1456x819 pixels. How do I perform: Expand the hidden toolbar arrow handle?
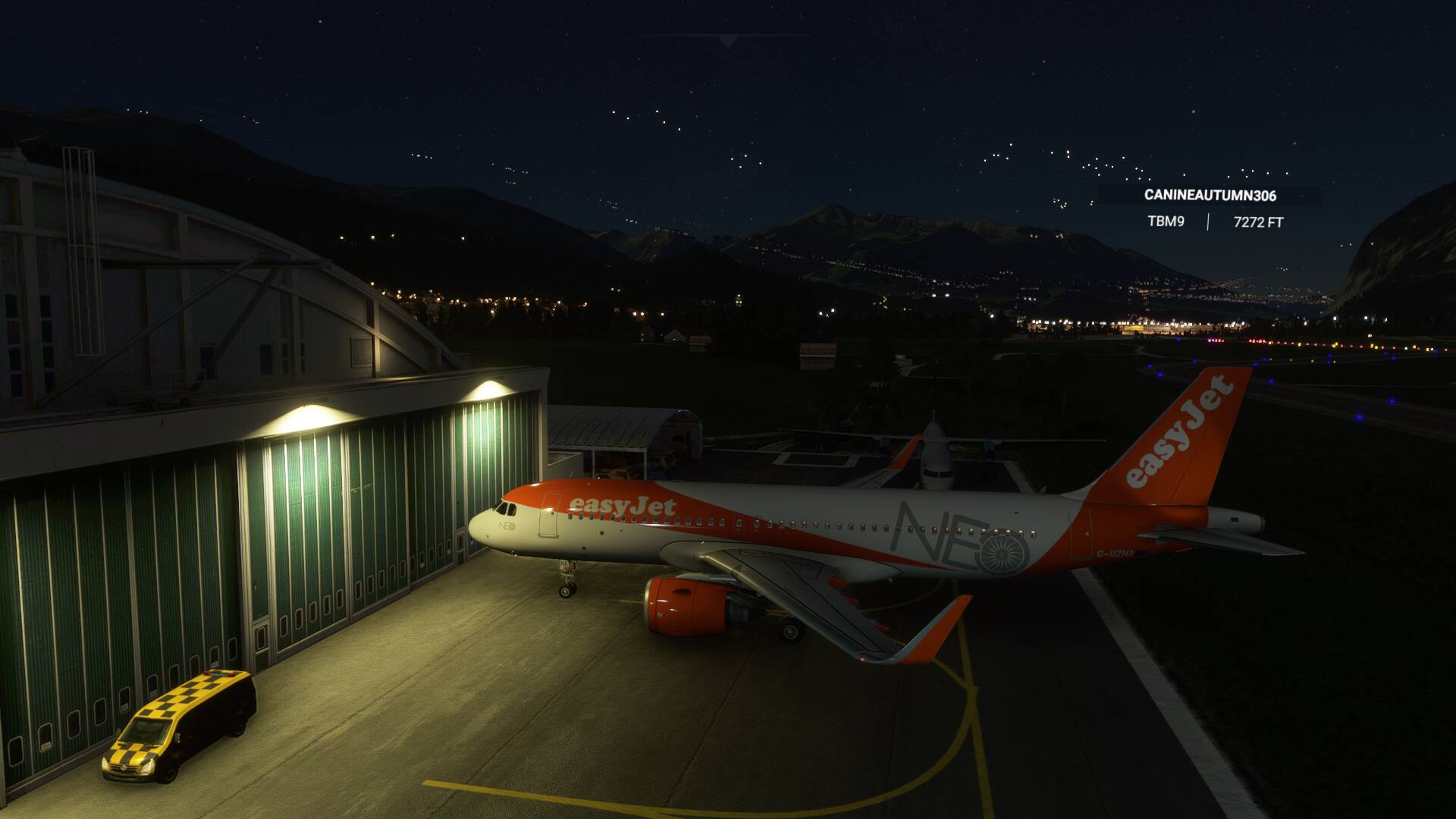pyautogui.click(x=727, y=42)
